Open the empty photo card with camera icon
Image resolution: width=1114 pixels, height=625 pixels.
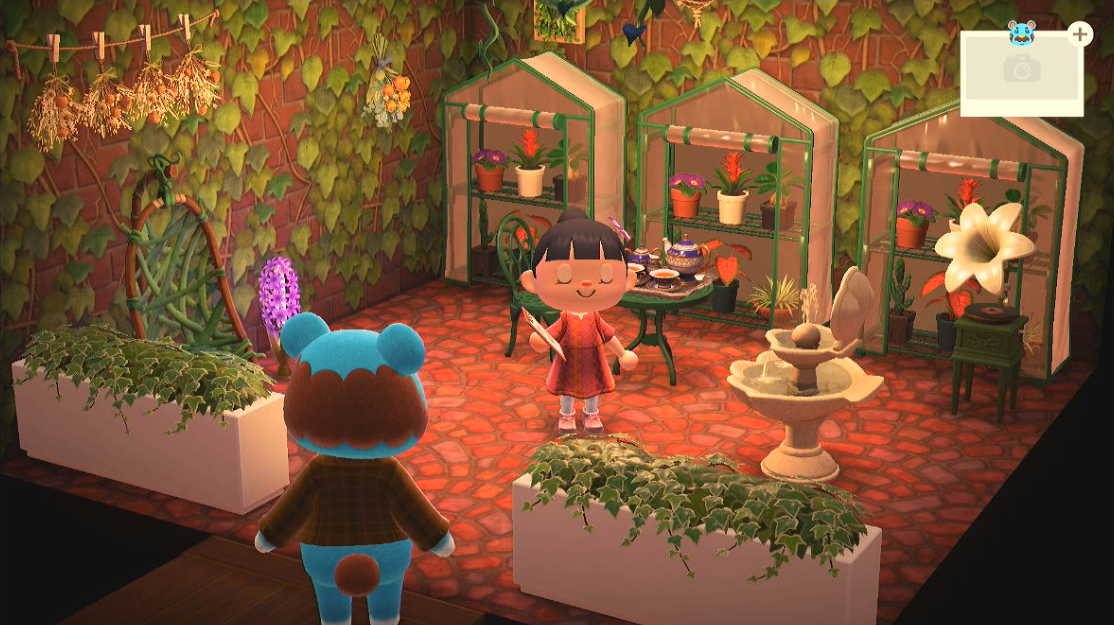click(1021, 71)
